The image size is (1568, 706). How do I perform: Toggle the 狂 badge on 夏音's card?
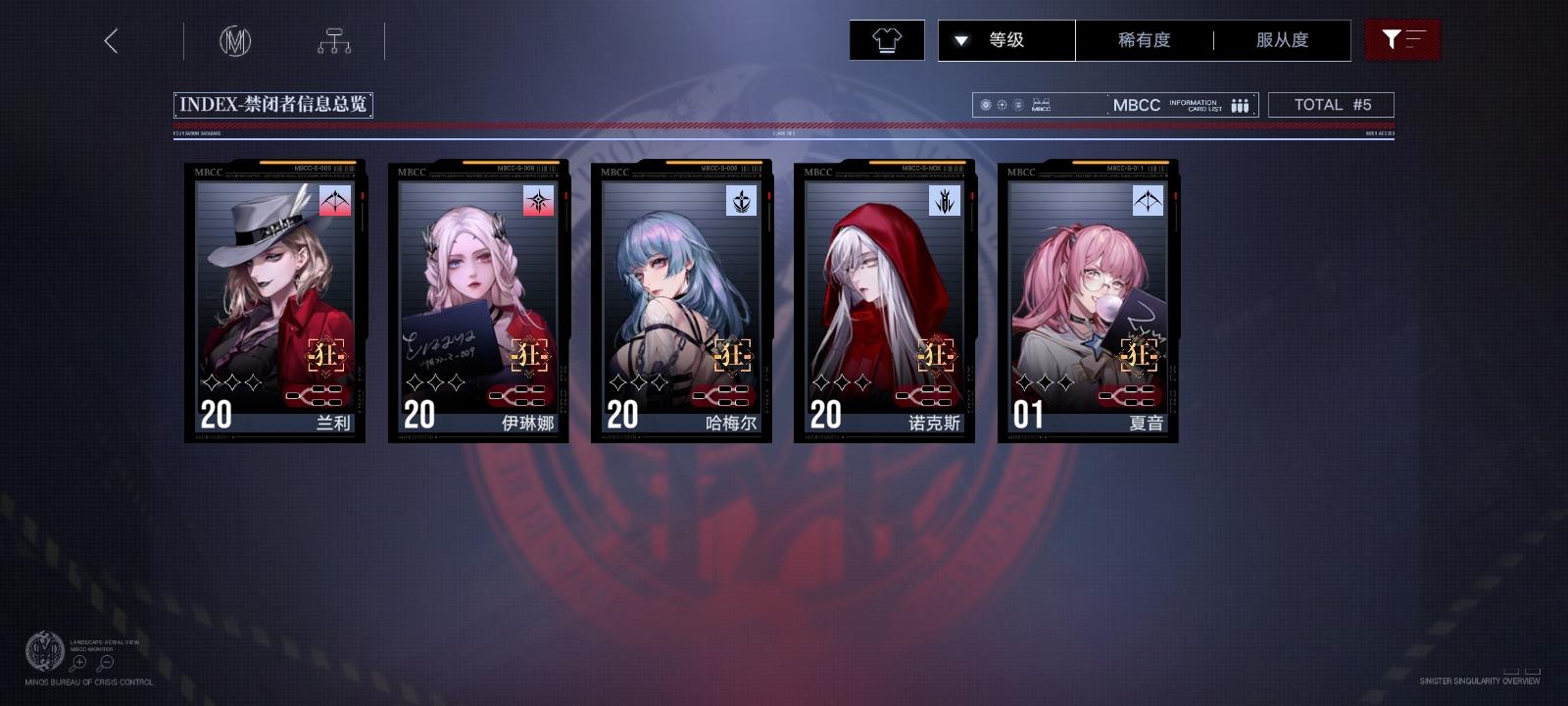[1142, 356]
